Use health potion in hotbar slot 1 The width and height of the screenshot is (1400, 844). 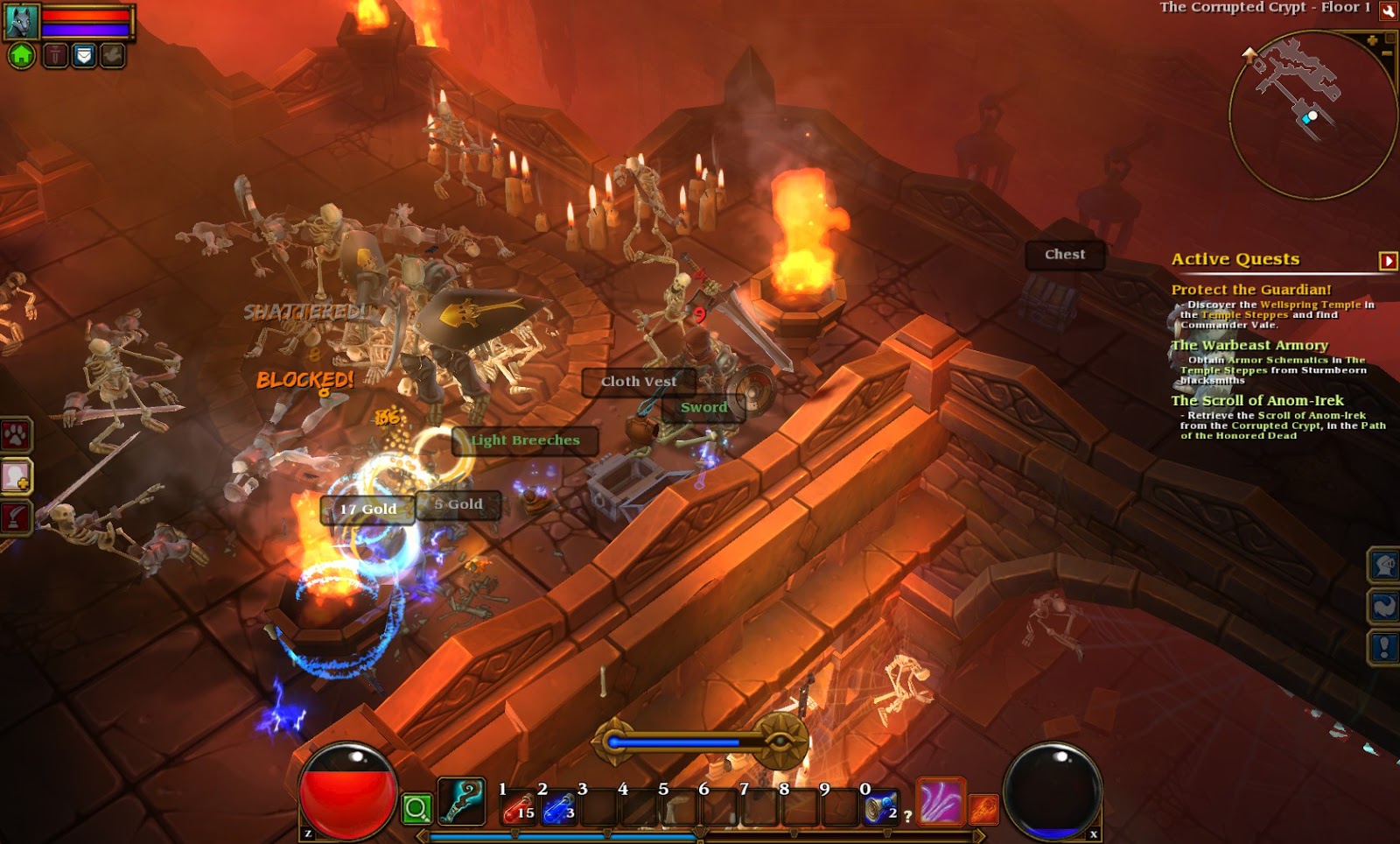tap(518, 808)
